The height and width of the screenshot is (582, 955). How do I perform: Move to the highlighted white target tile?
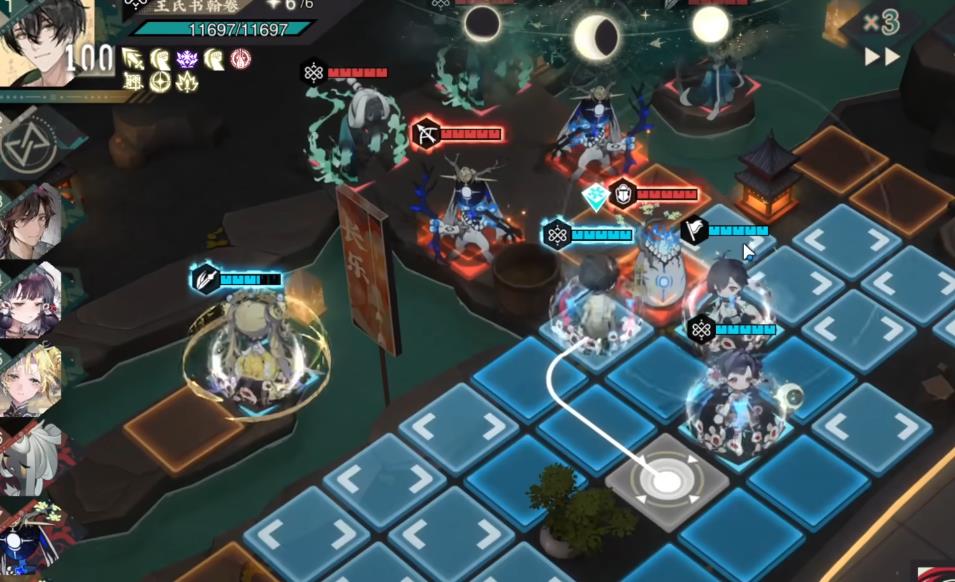tap(666, 480)
